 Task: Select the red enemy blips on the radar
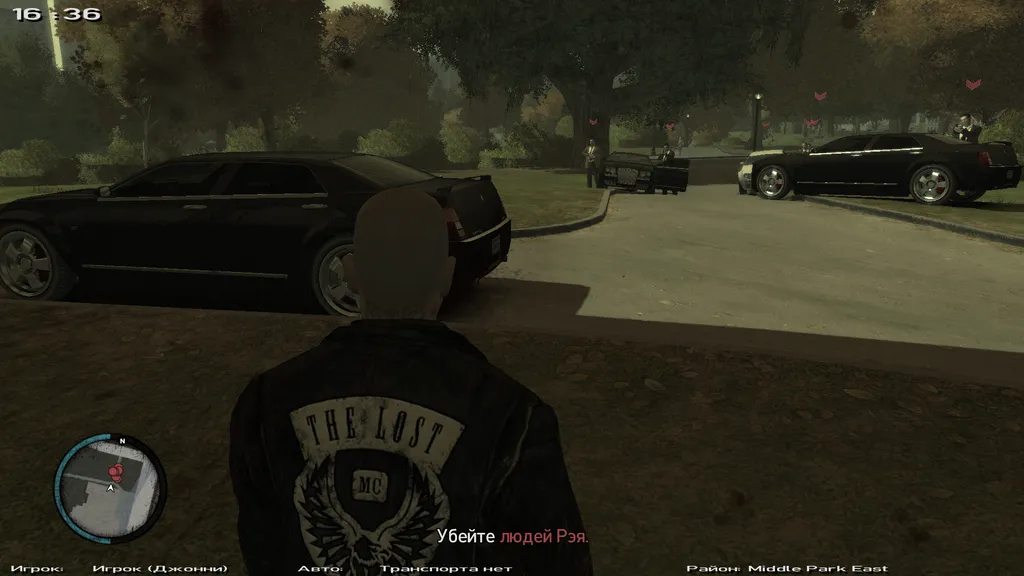click(x=117, y=468)
